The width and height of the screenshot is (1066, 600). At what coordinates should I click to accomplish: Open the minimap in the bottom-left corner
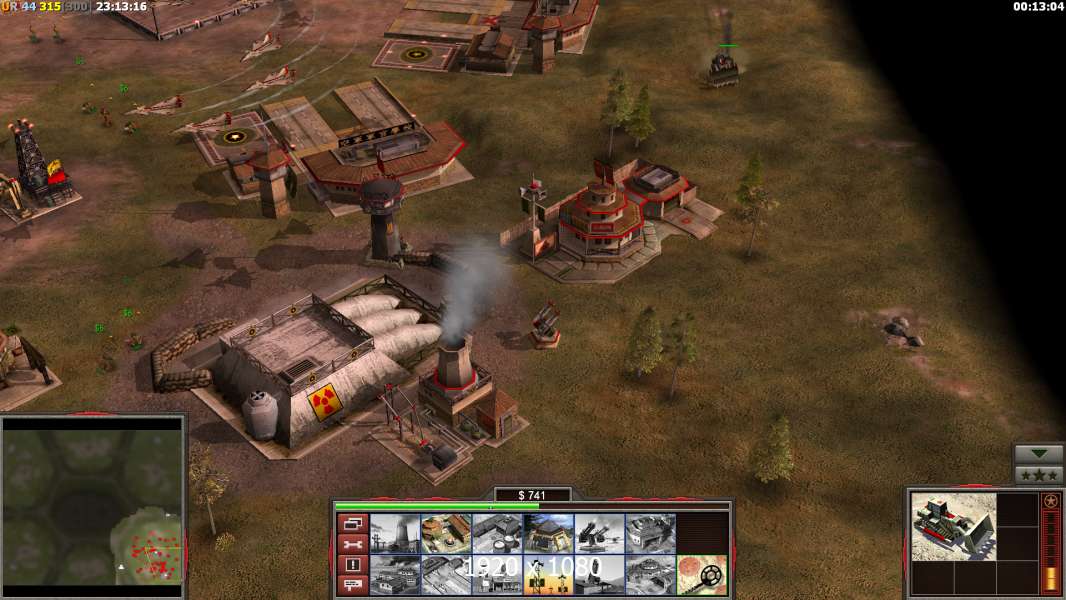(x=92, y=505)
